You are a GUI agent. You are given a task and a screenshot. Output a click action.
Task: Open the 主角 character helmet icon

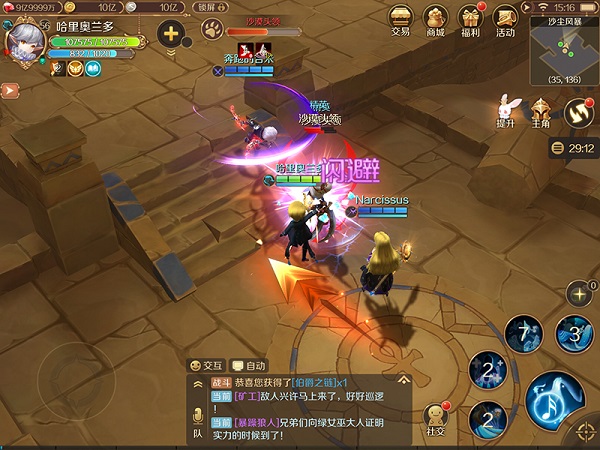[x=541, y=110]
